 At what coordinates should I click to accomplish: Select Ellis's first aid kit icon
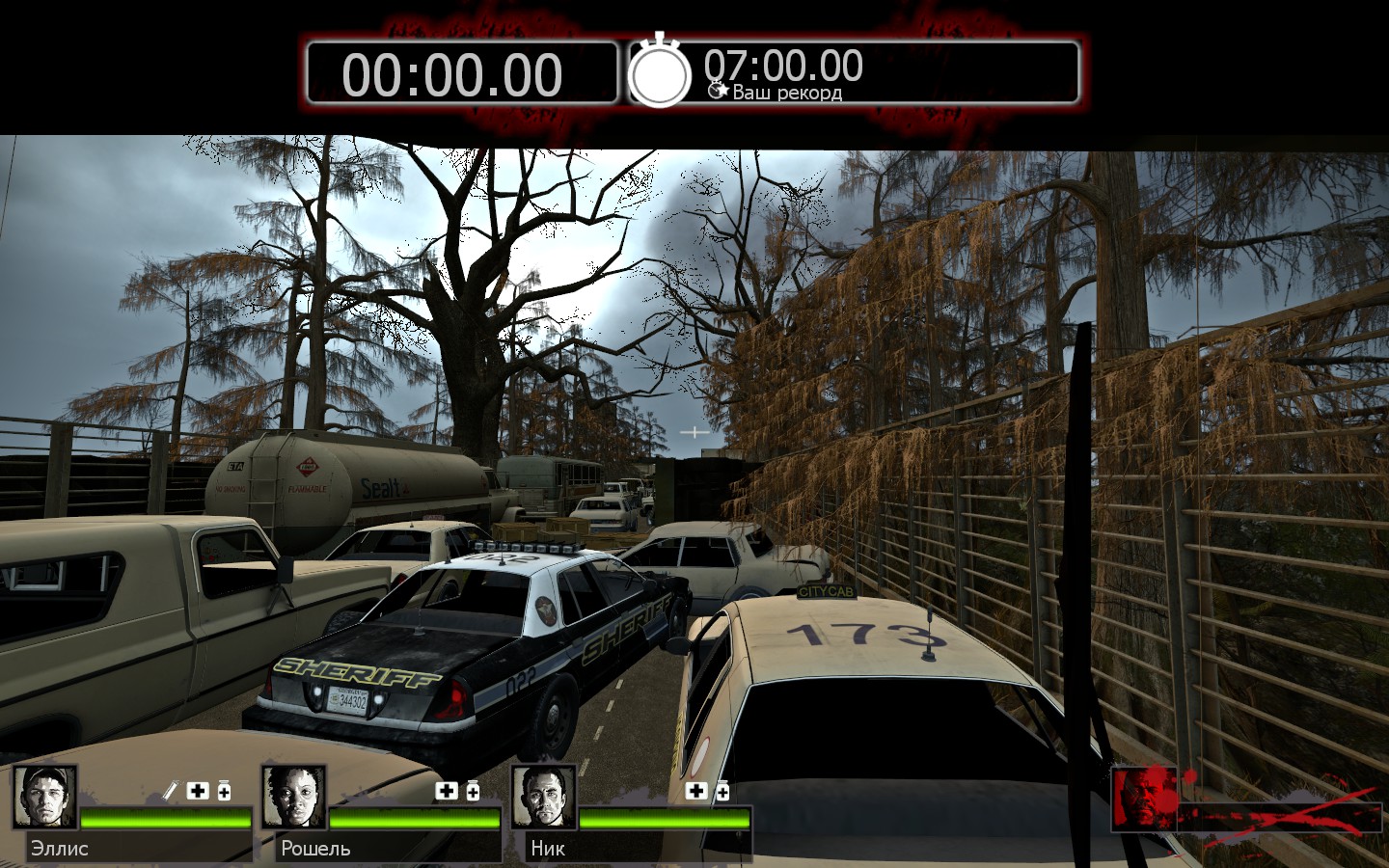[x=198, y=791]
